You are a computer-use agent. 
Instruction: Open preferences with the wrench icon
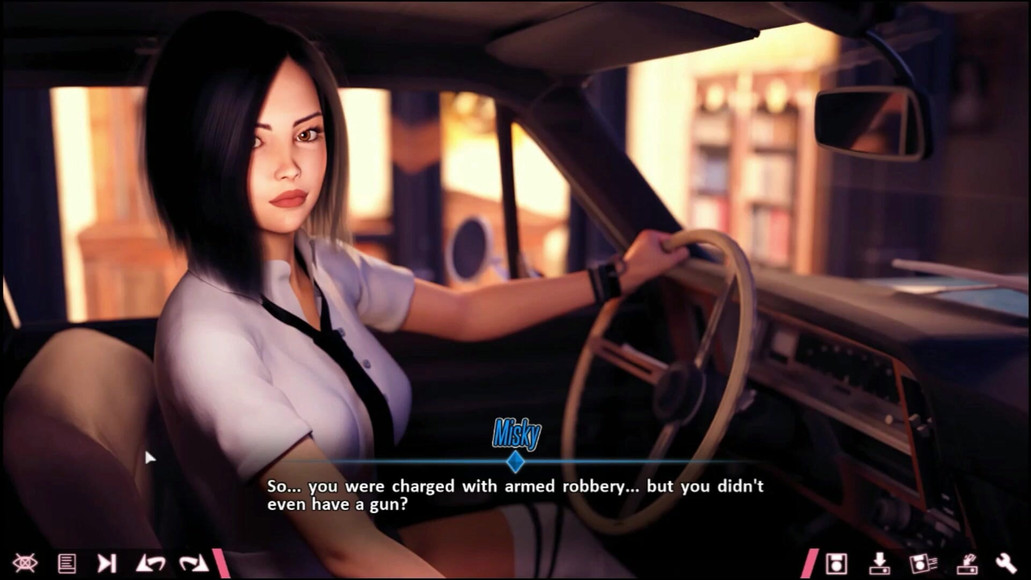click(1007, 563)
